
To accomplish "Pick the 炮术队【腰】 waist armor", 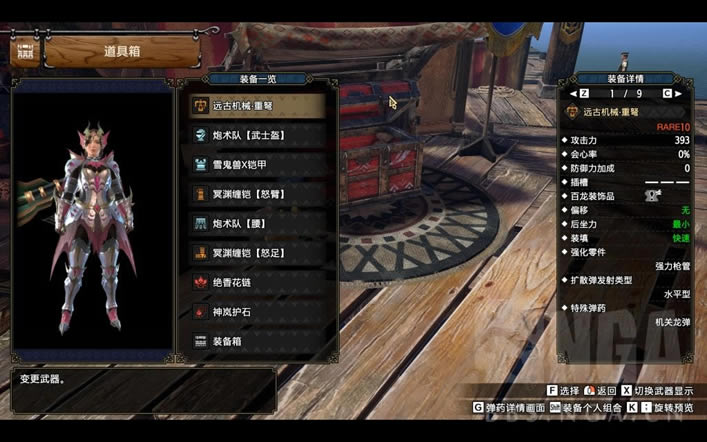I will pyautogui.click(x=256, y=223).
